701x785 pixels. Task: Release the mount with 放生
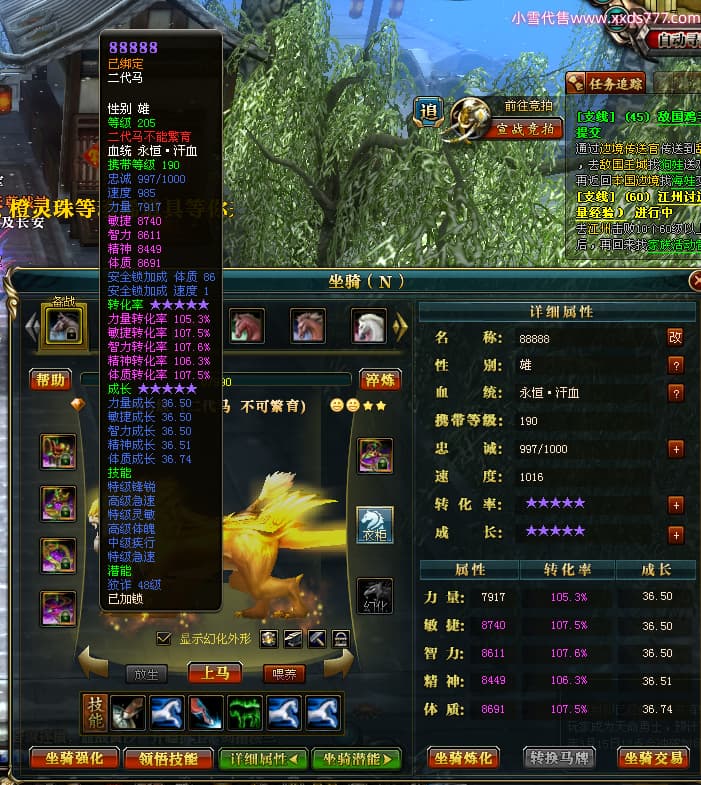pyautogui.click(x=146, y=674)
